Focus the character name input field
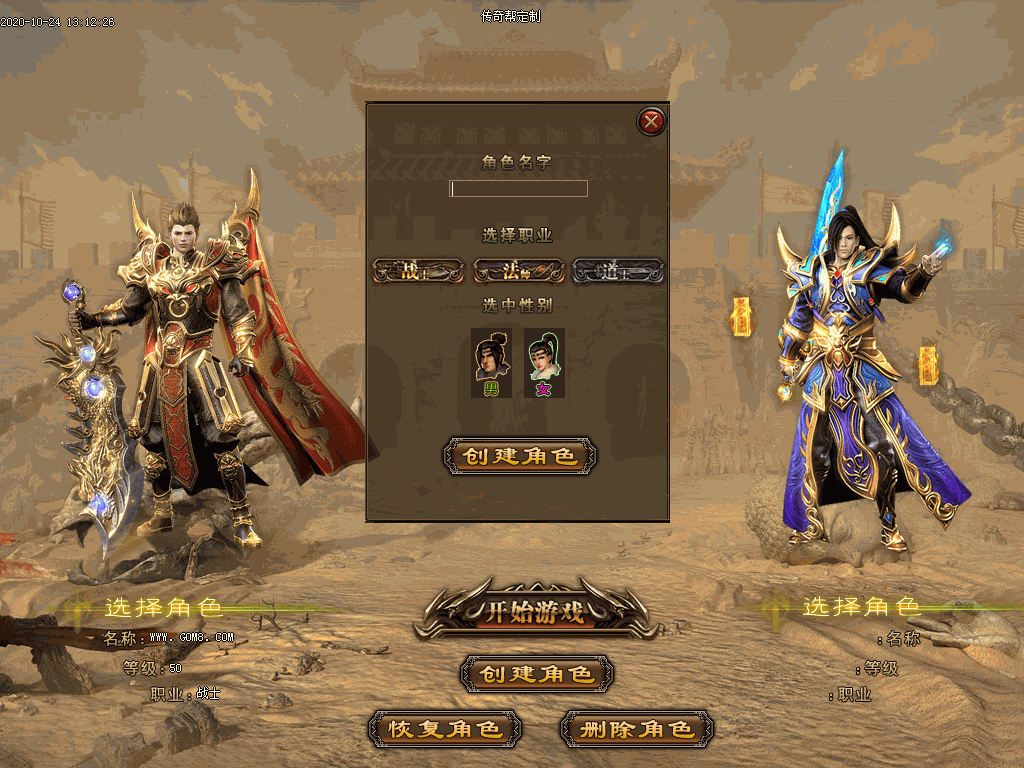 coord(518,188)
